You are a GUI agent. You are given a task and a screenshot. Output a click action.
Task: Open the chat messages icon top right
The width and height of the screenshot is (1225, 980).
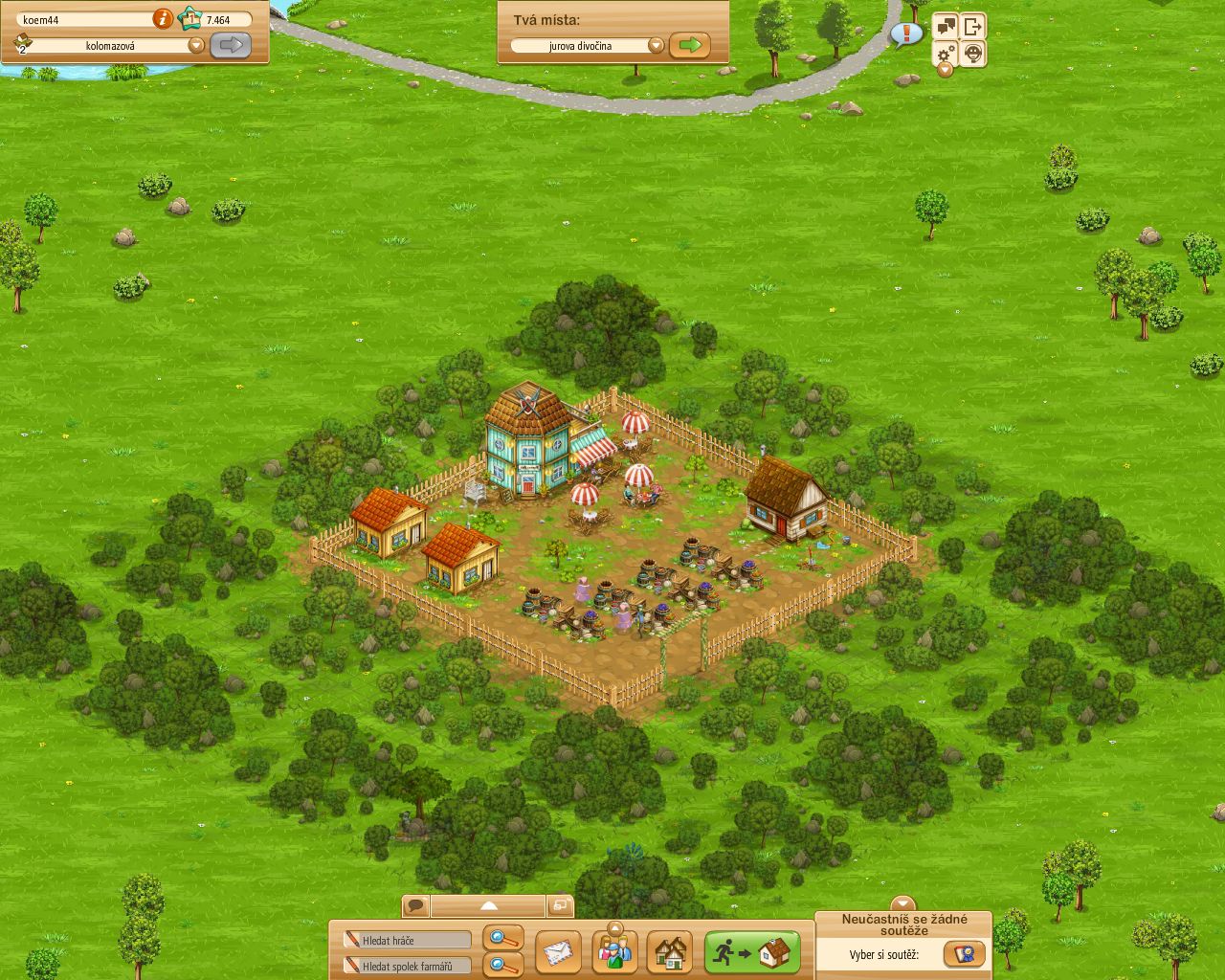click(946, 25)
